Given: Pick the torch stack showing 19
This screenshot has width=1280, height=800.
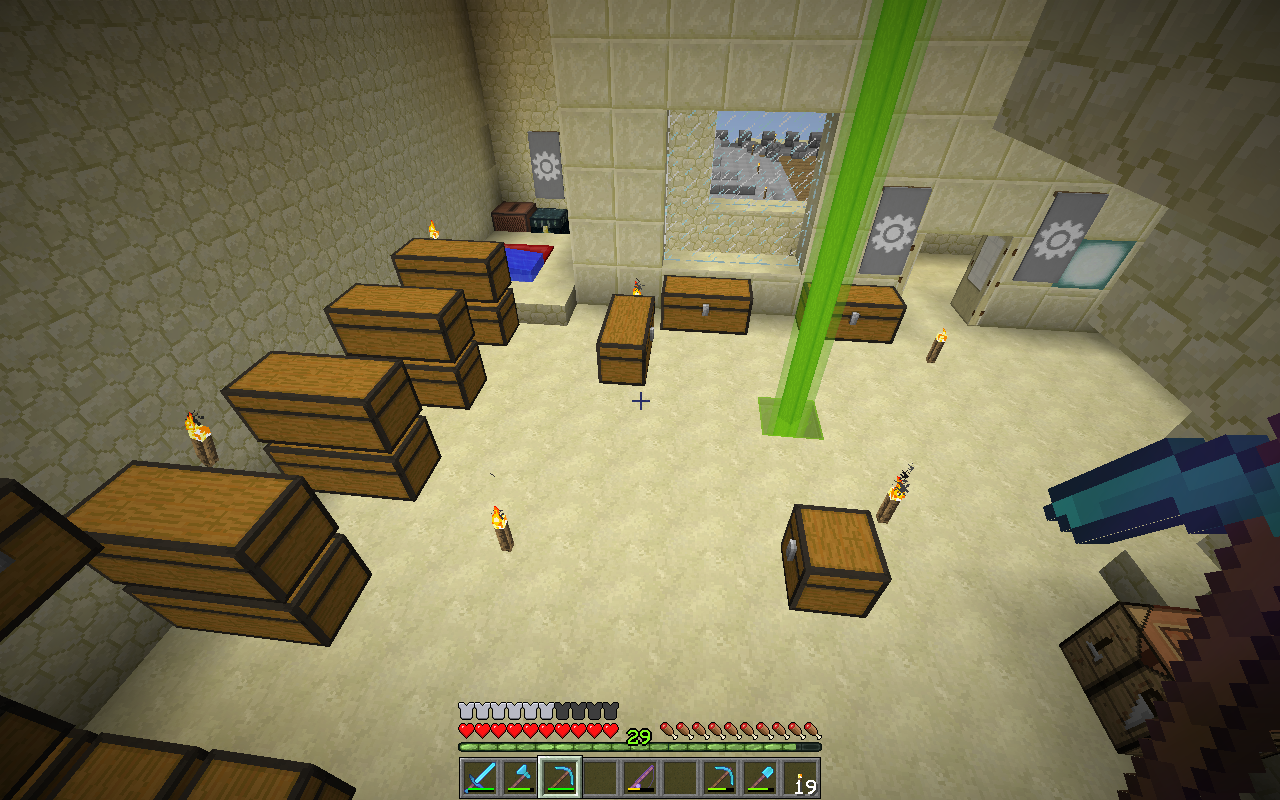Looking at the screenshot, I should [800, 777].
